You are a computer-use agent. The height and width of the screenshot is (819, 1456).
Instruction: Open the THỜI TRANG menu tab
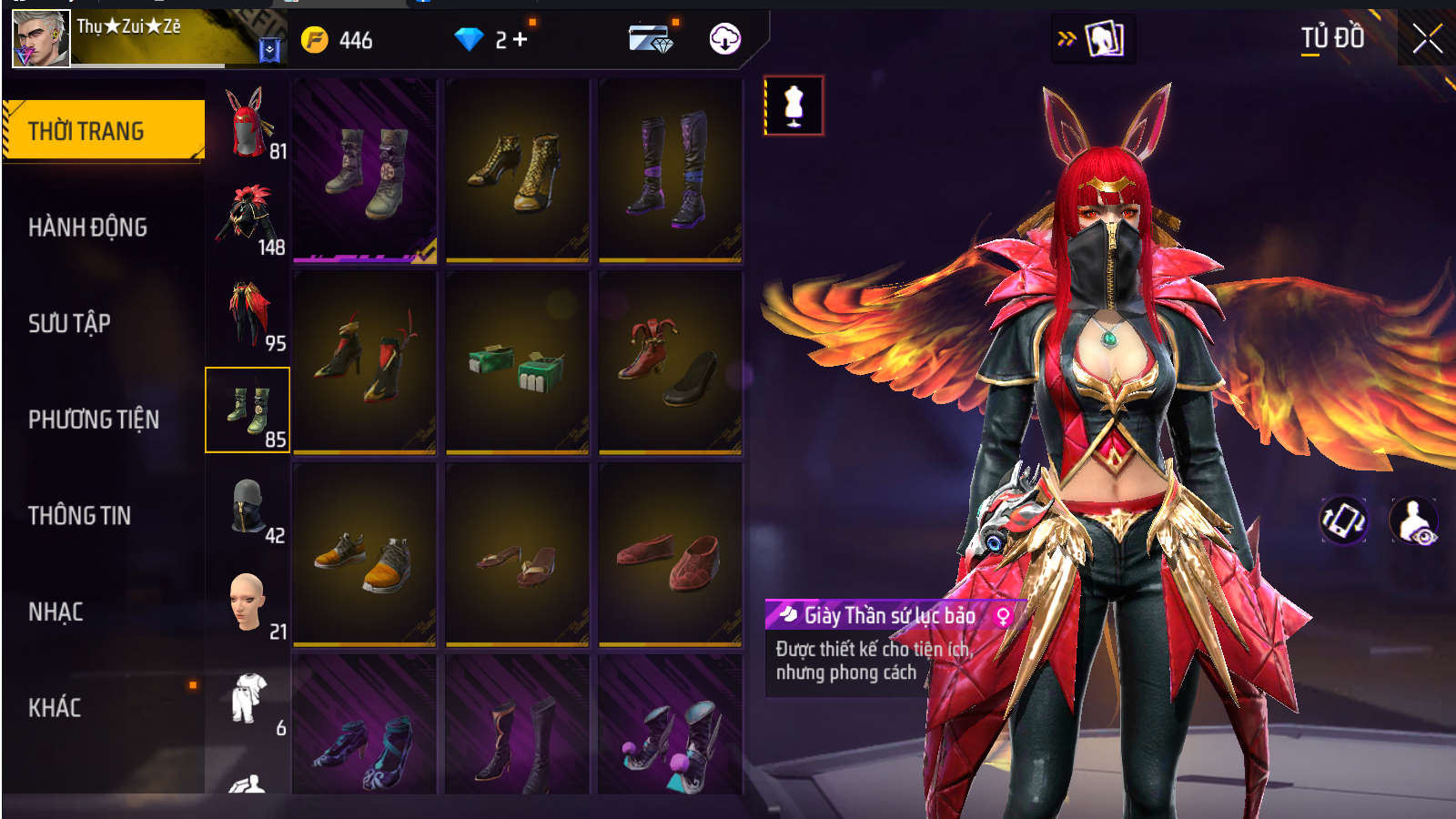[x=104, y=131]
